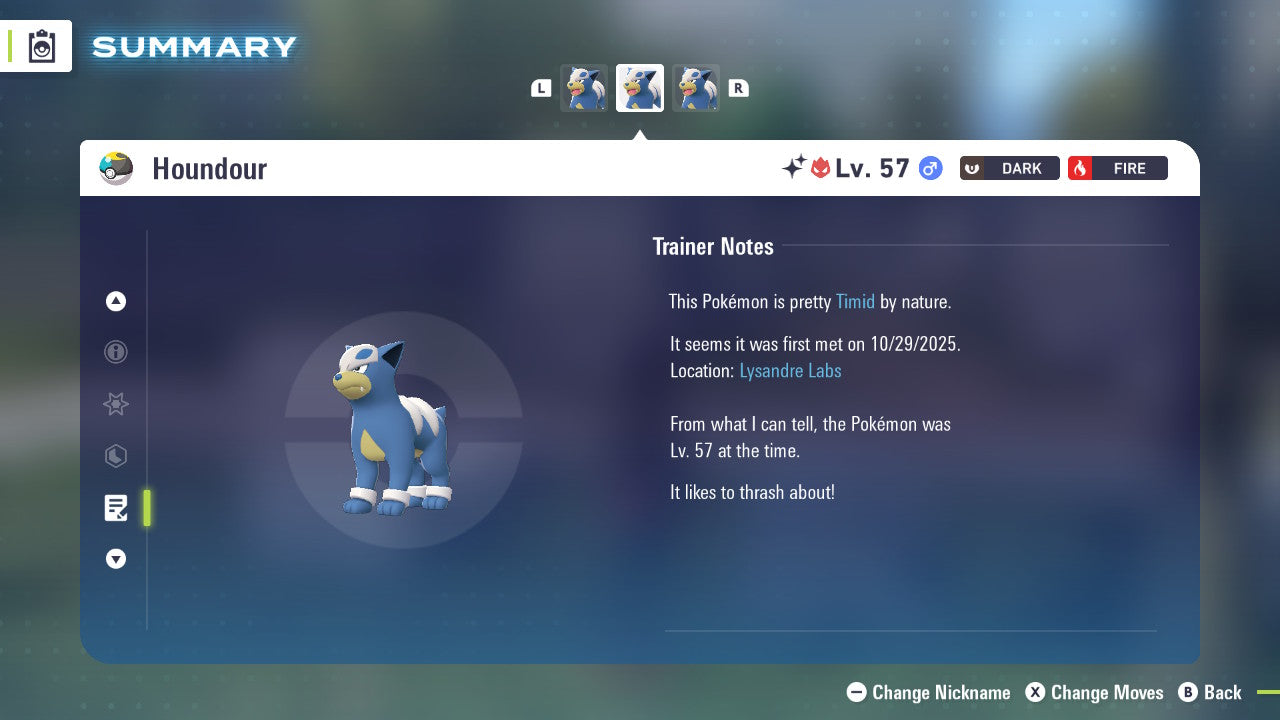The width and height of the screenshot is (1280, 720).
Task: Click the male gender symbol
Action: (929, 168)
